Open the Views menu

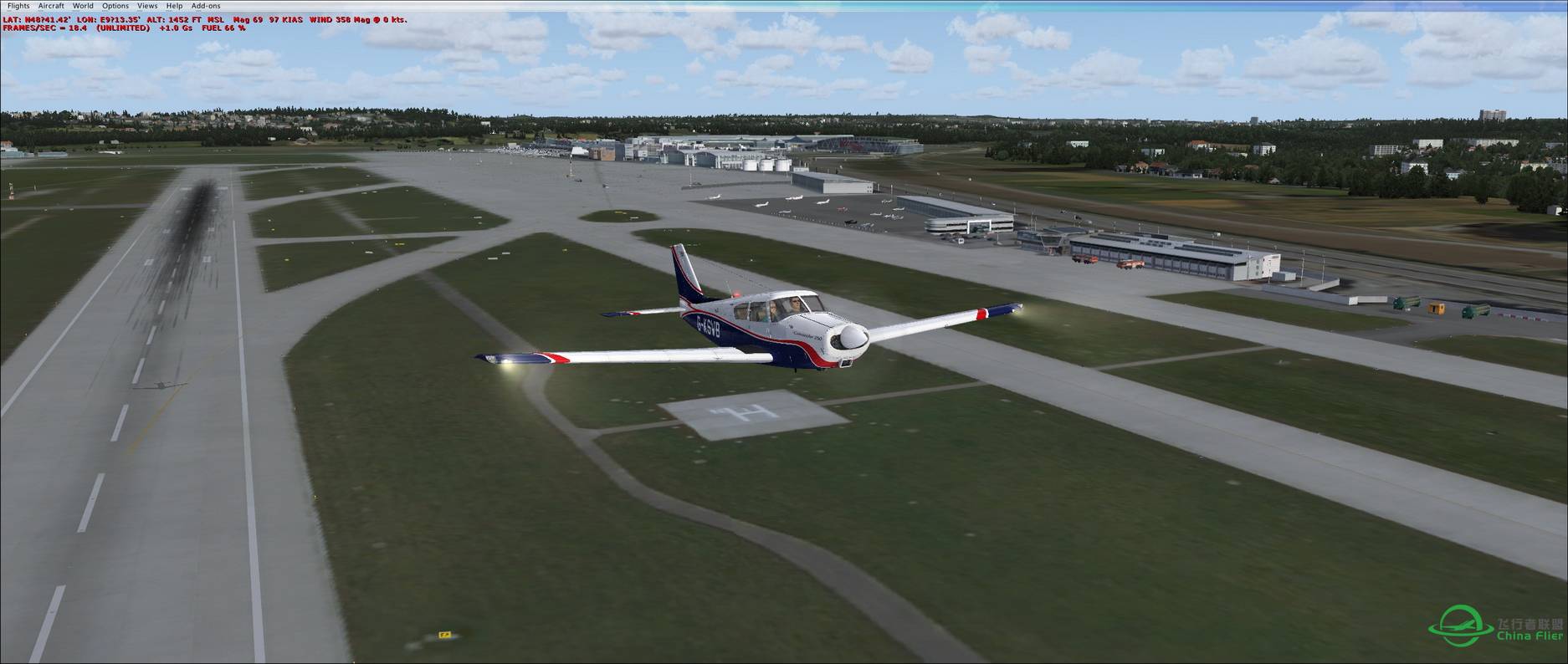pyautogui.click(x=147, y=6)
